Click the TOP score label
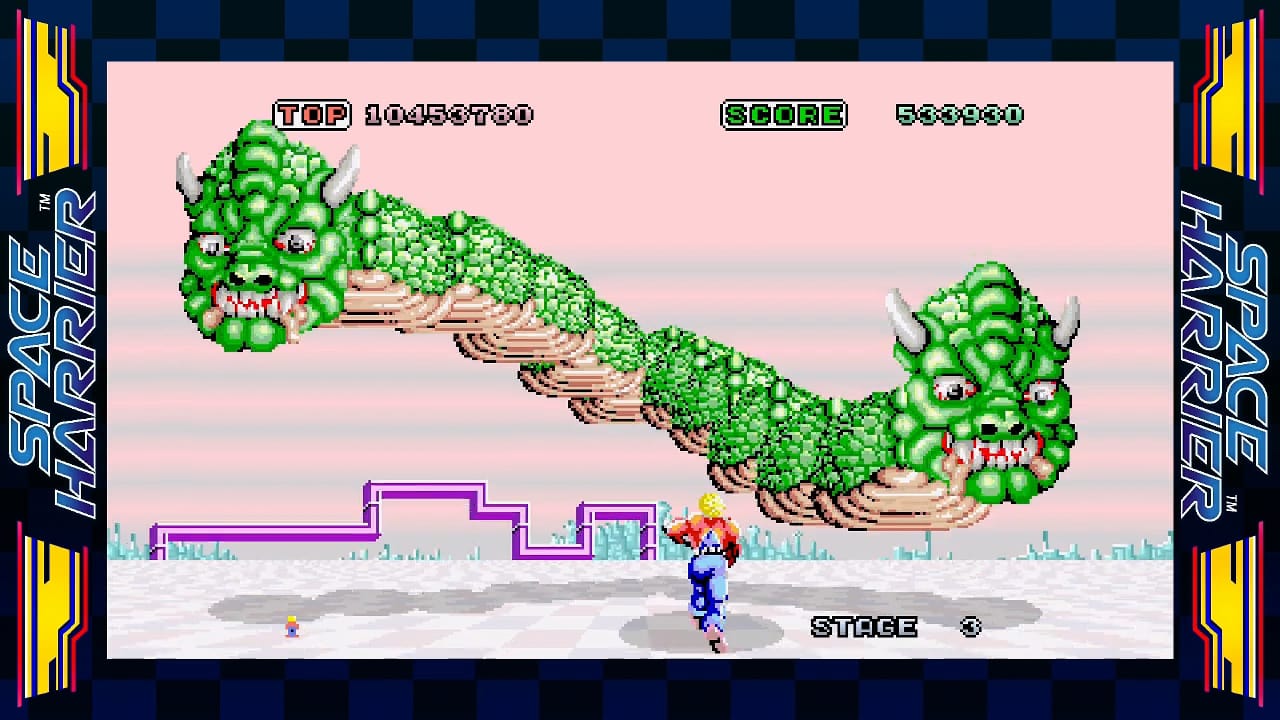 pos(311,115)
